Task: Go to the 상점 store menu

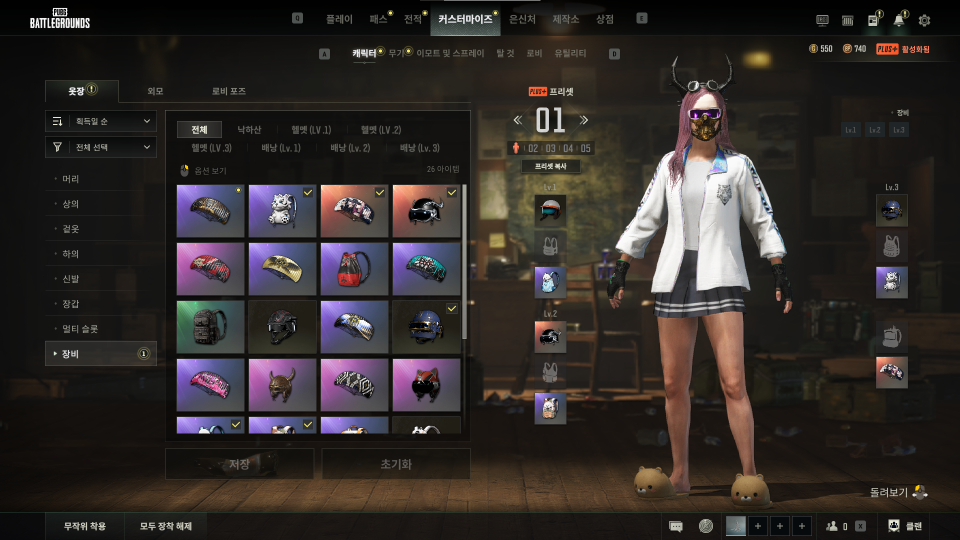Action: coord(604,19)
